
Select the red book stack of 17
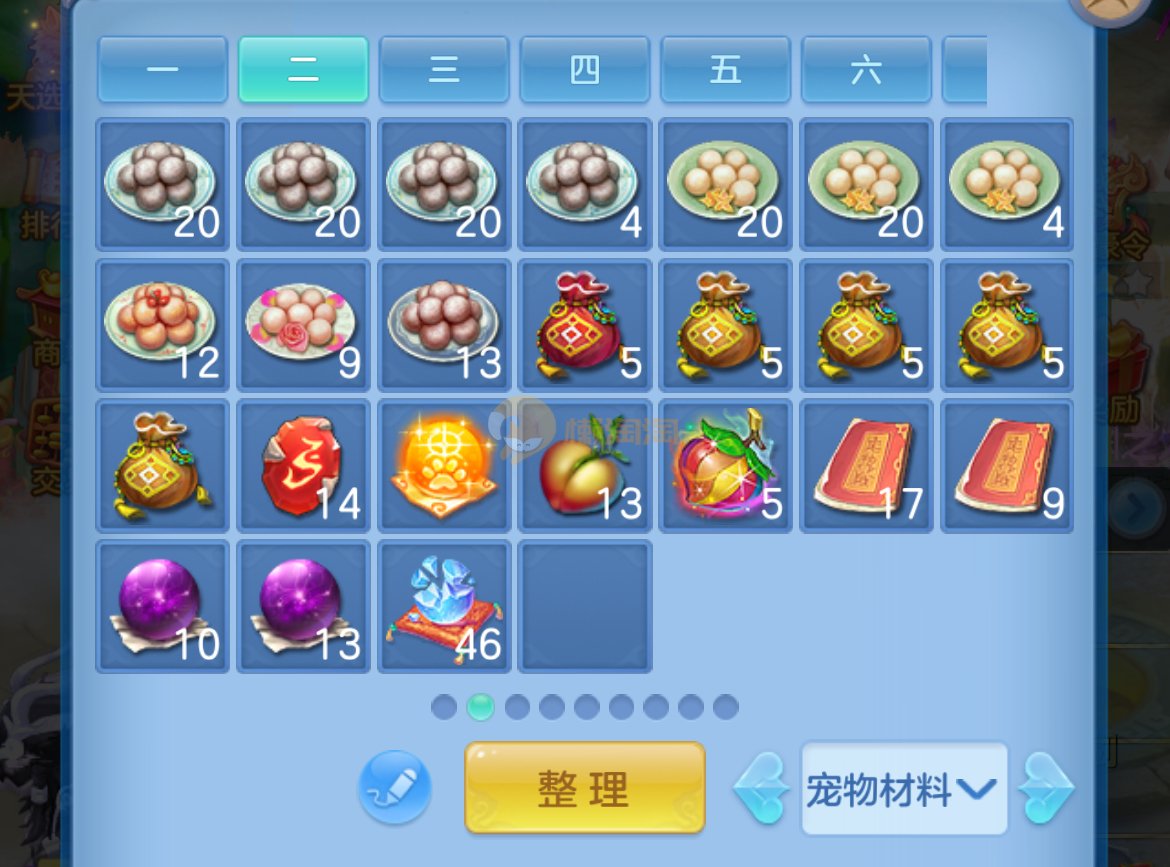click(x=866, y=466)
